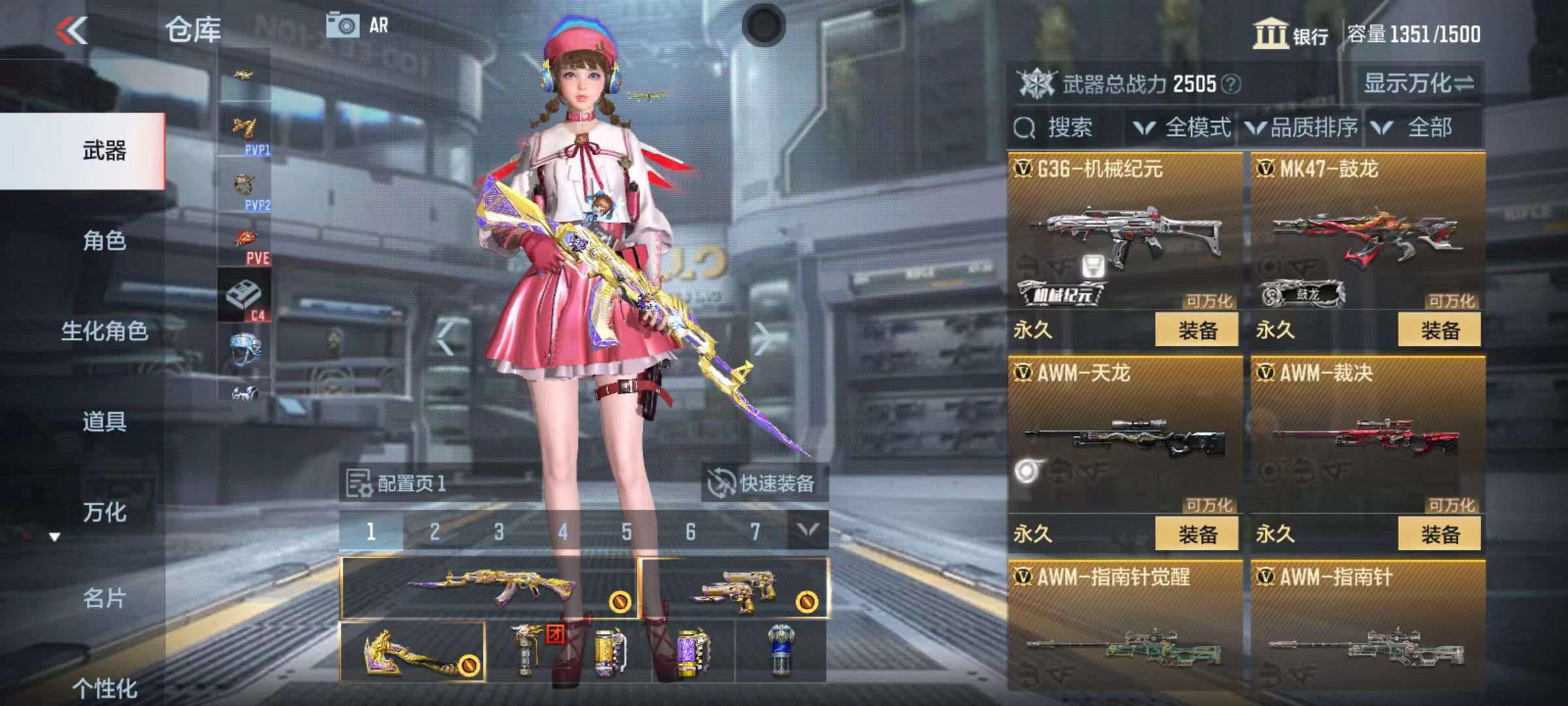The width and height of the screenshot is (1568, 706).
Task: Toggle the 显示万化 display switch
Action: click(1418, 84)
